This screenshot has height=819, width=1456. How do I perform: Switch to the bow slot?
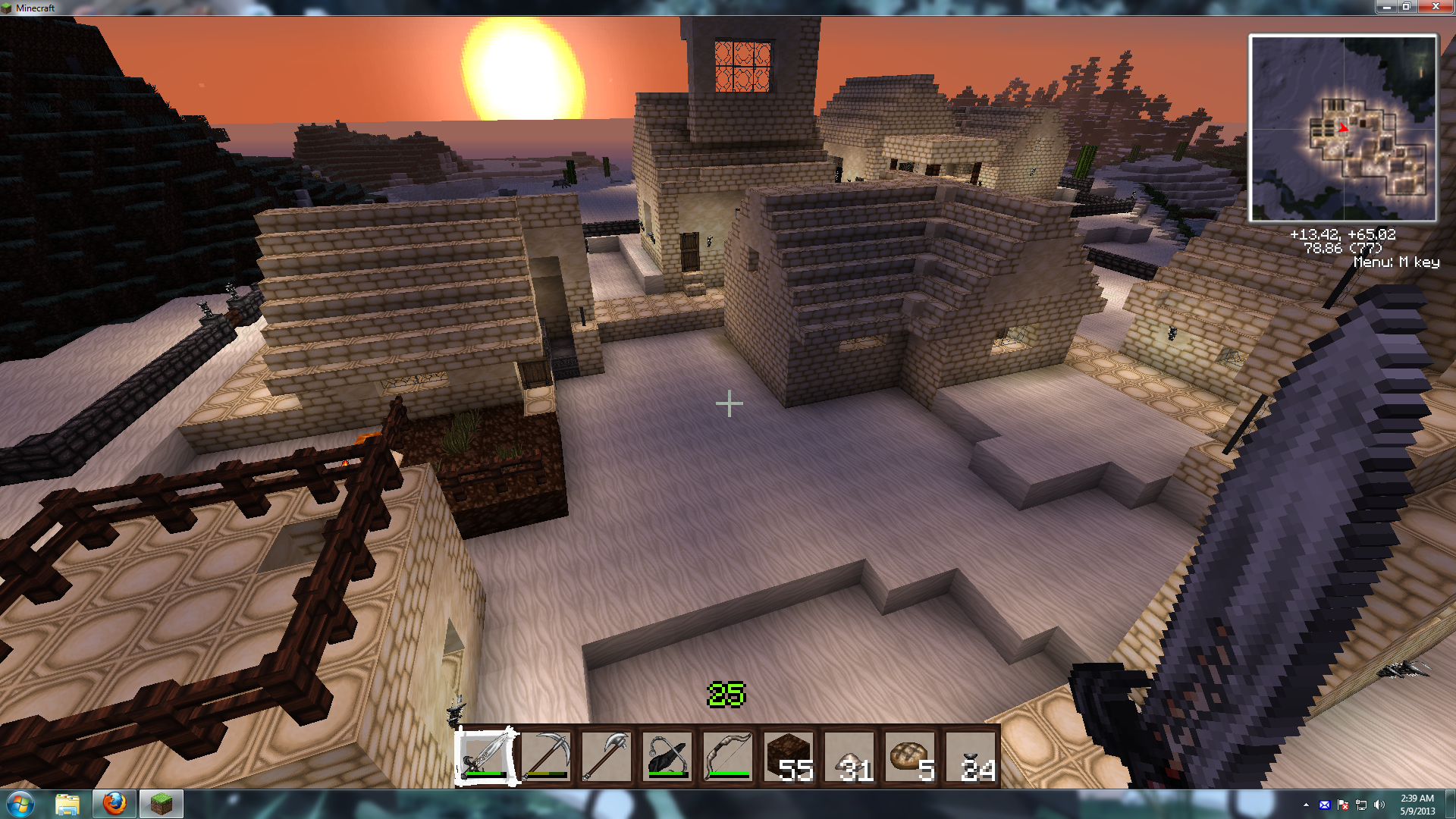(x=728, y=756)
